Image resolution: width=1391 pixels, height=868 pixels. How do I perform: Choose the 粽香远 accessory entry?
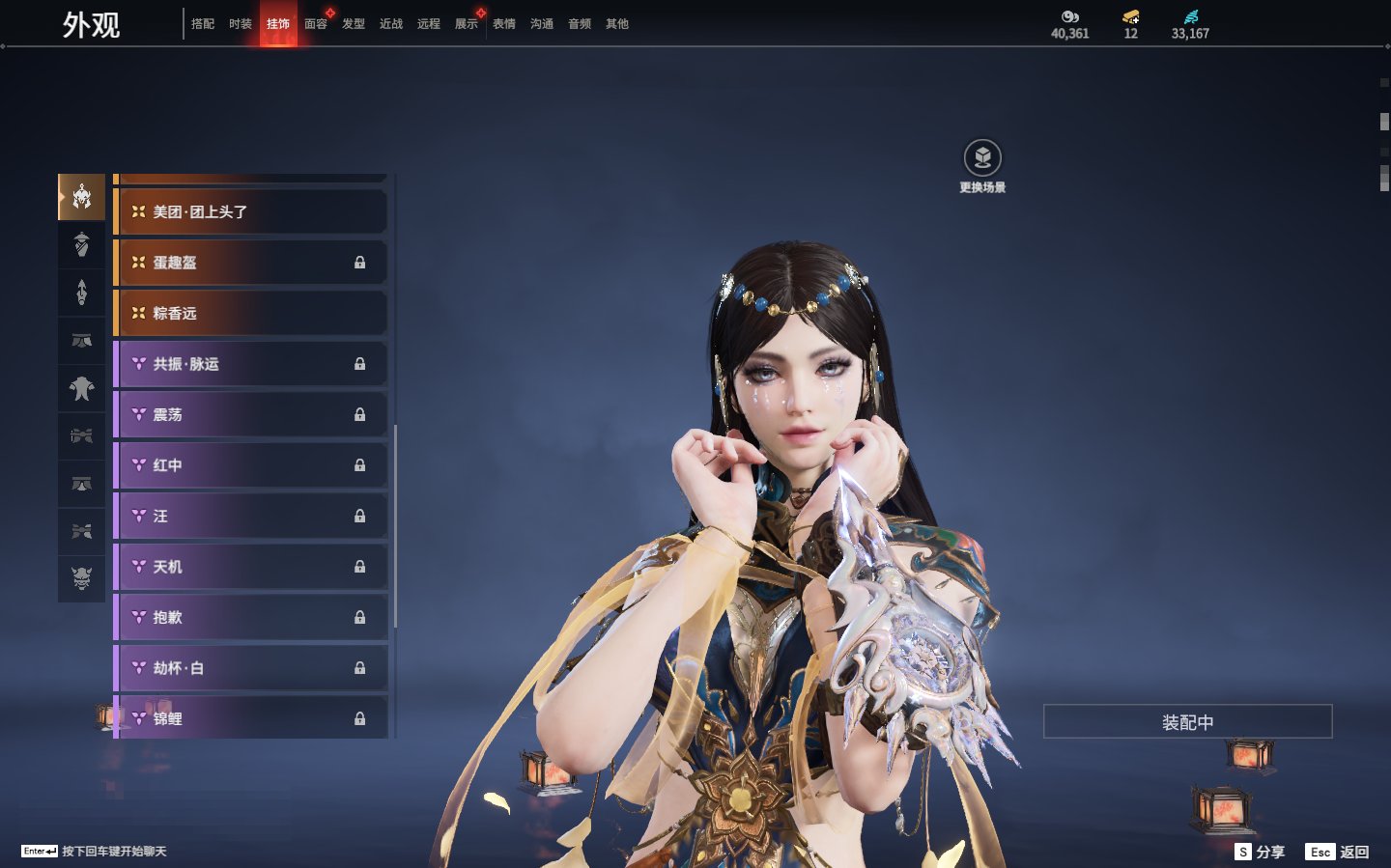point(251,313)
